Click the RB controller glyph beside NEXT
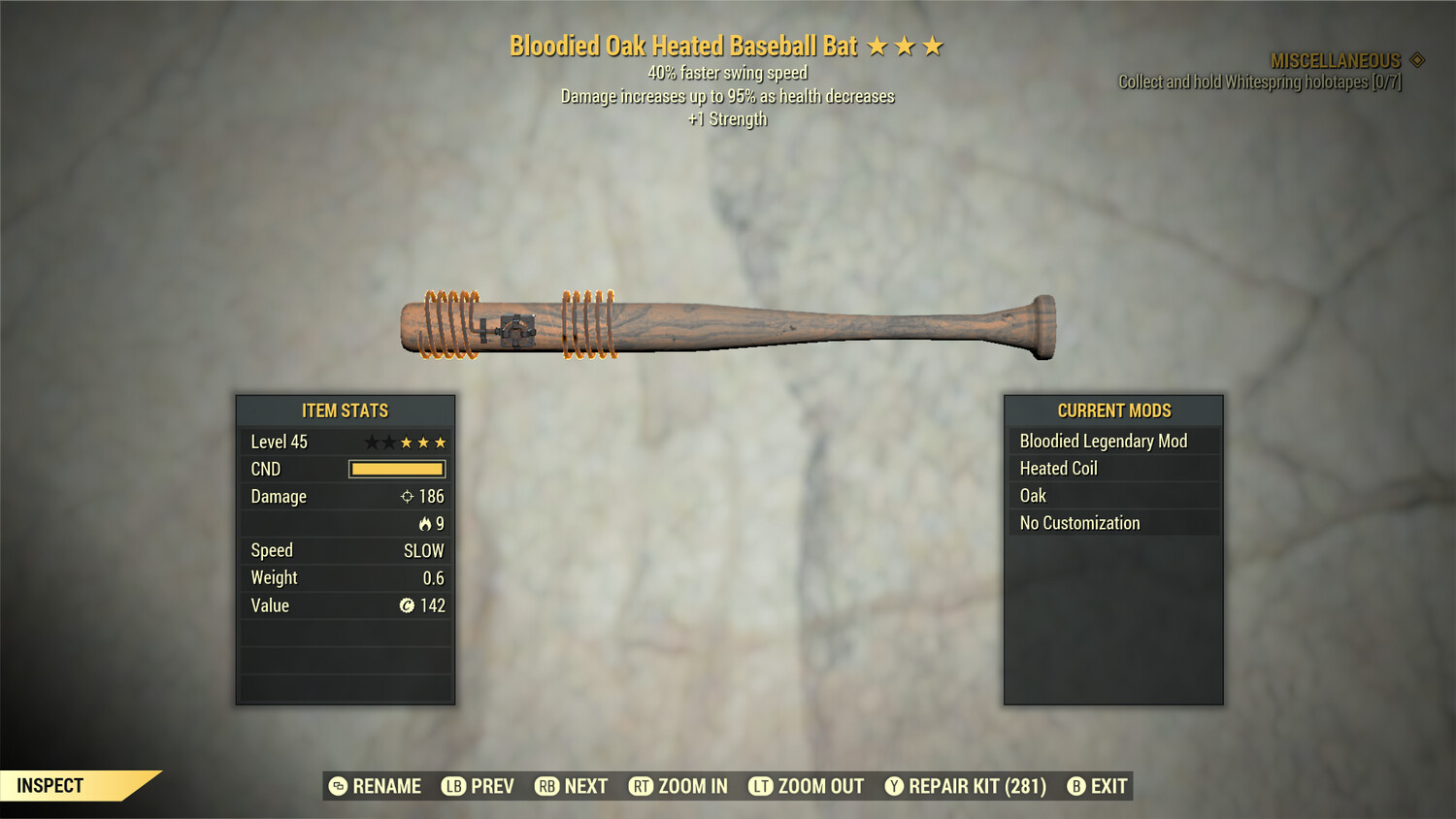The image size is (1456, 819). [544, 786]
